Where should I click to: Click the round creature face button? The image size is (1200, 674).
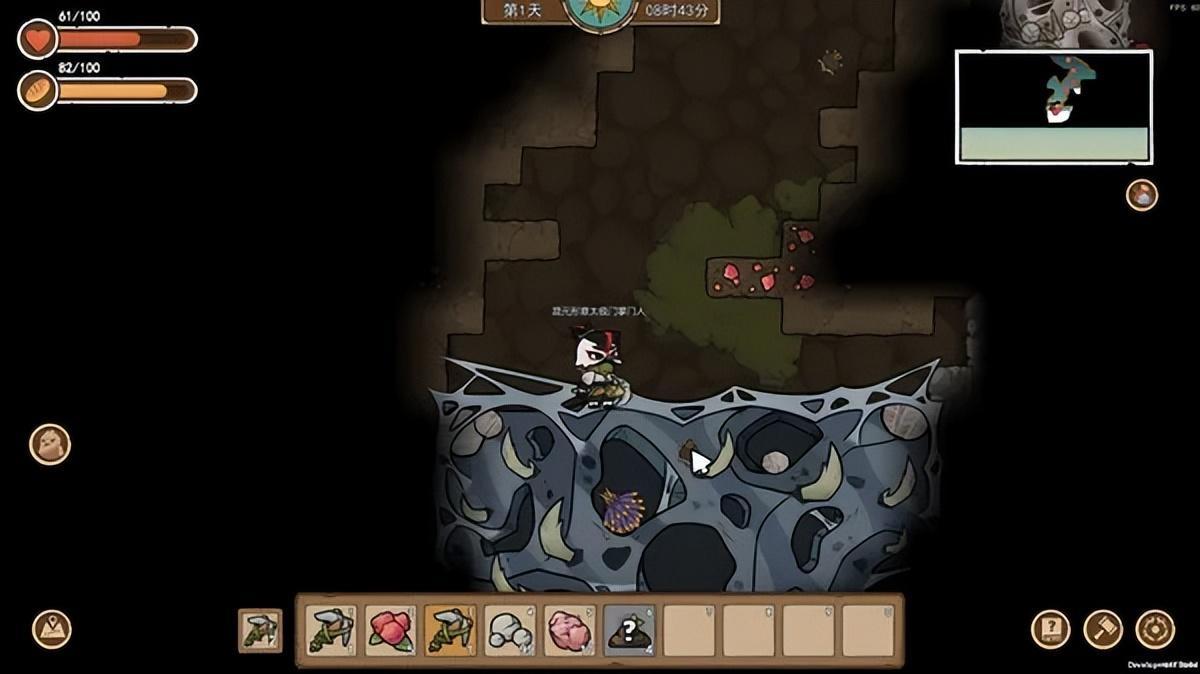[49, 445]
